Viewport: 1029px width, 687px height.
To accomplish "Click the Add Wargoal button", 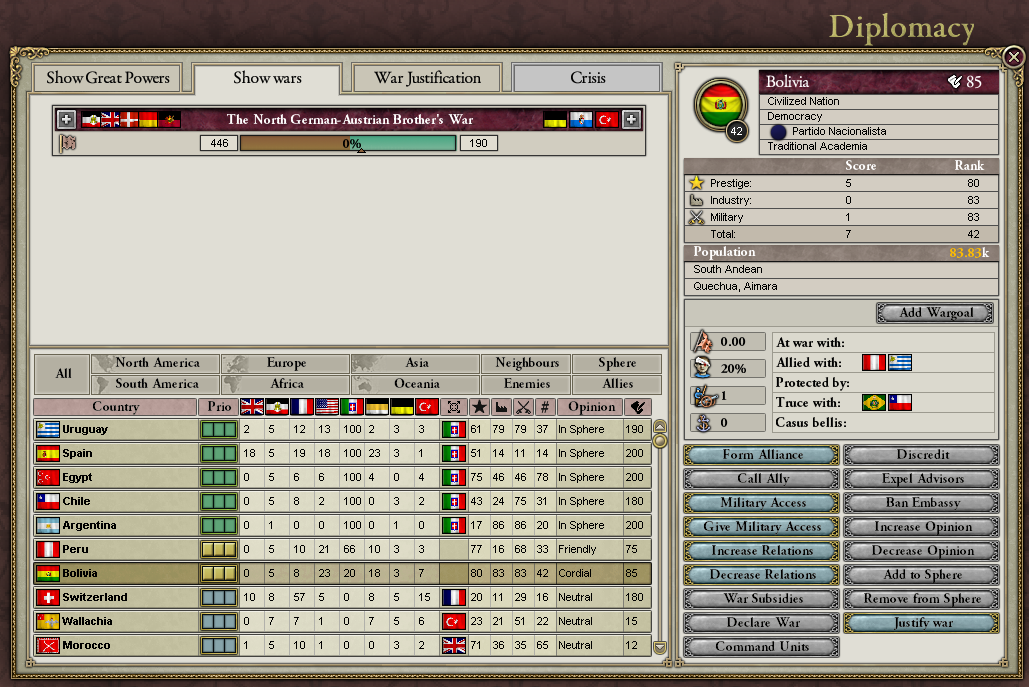I will (x=936, y=313).
